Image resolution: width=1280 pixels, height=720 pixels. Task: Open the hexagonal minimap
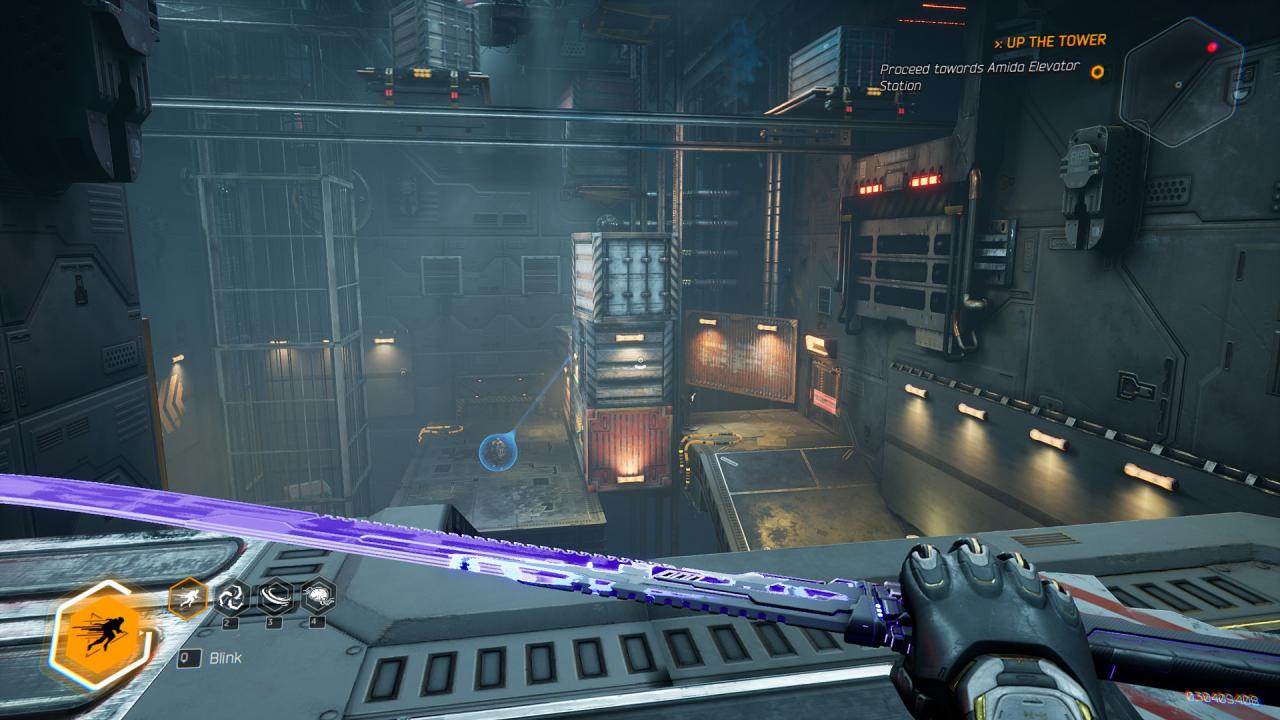tap(1181, 82)
